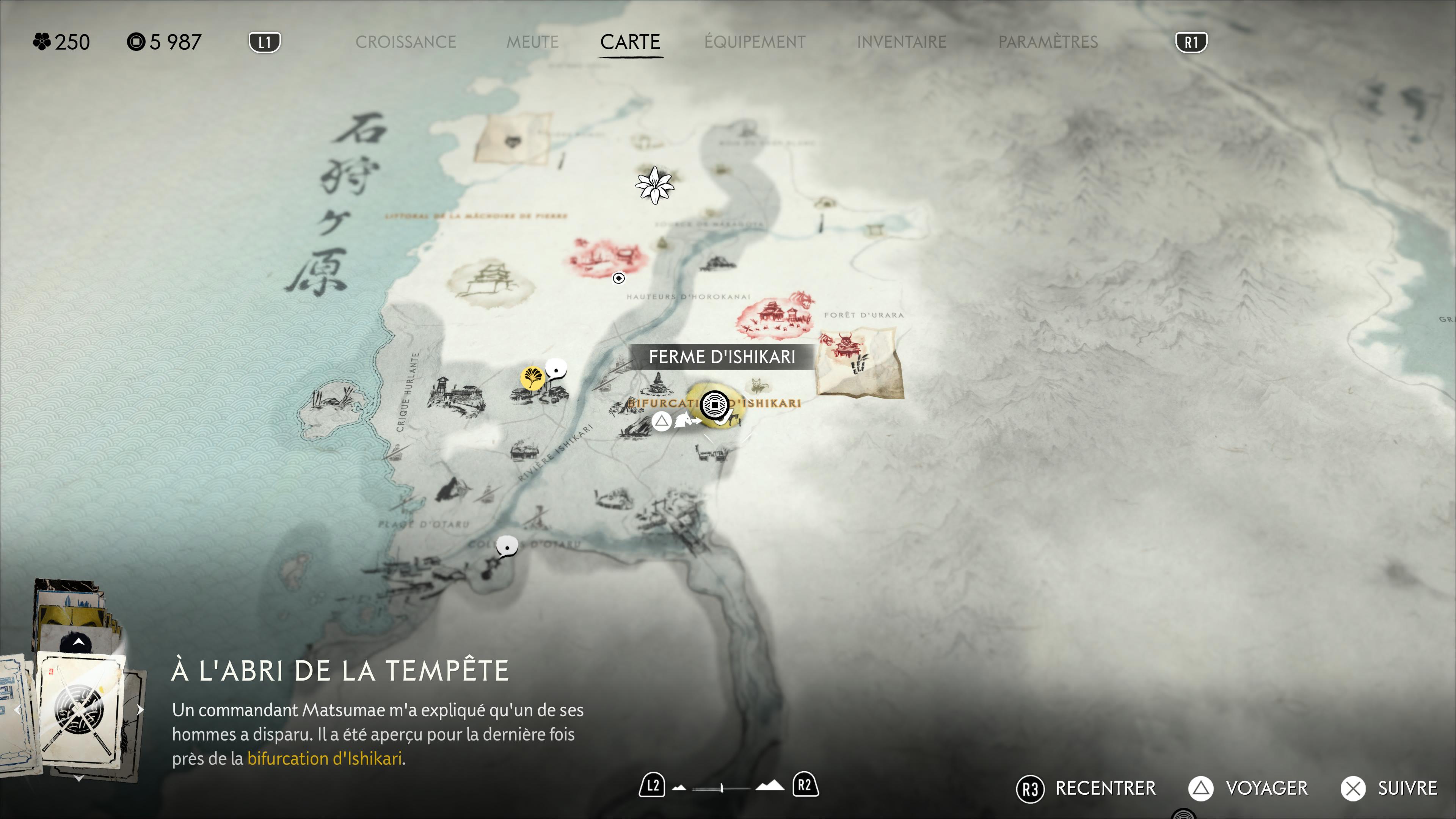This screenshot has width=1456, height=819.
Task: Adjust the map zoom level slider
Action: click(722, 788)
